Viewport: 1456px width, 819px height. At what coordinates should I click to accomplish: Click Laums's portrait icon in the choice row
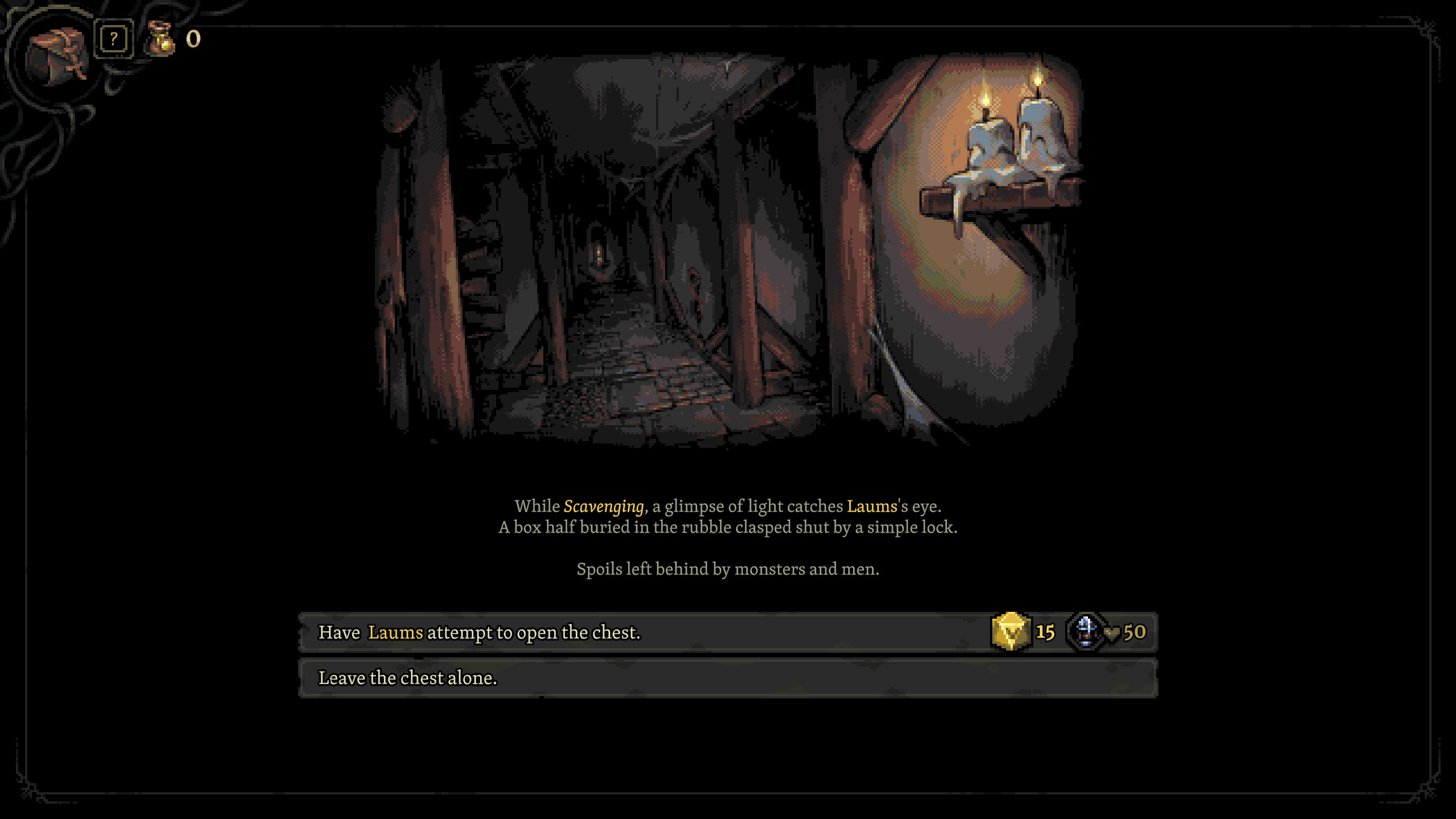coord(1084,632)
